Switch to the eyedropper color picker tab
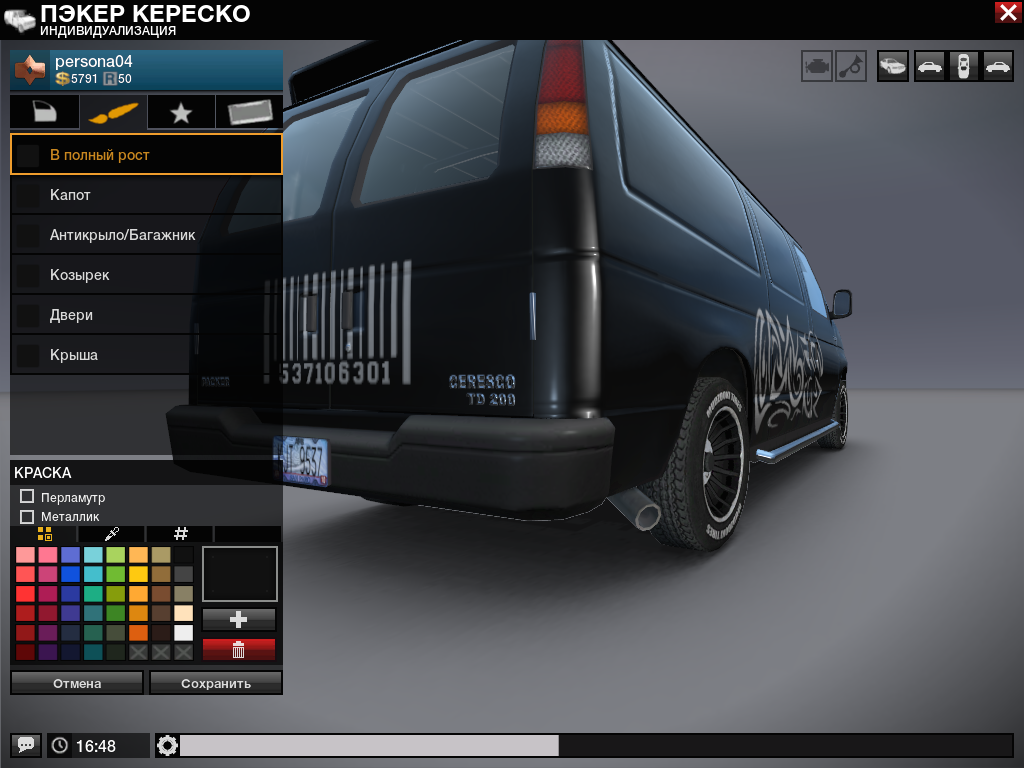Screen dimensions: 1024x768 [x=112, y=534]
